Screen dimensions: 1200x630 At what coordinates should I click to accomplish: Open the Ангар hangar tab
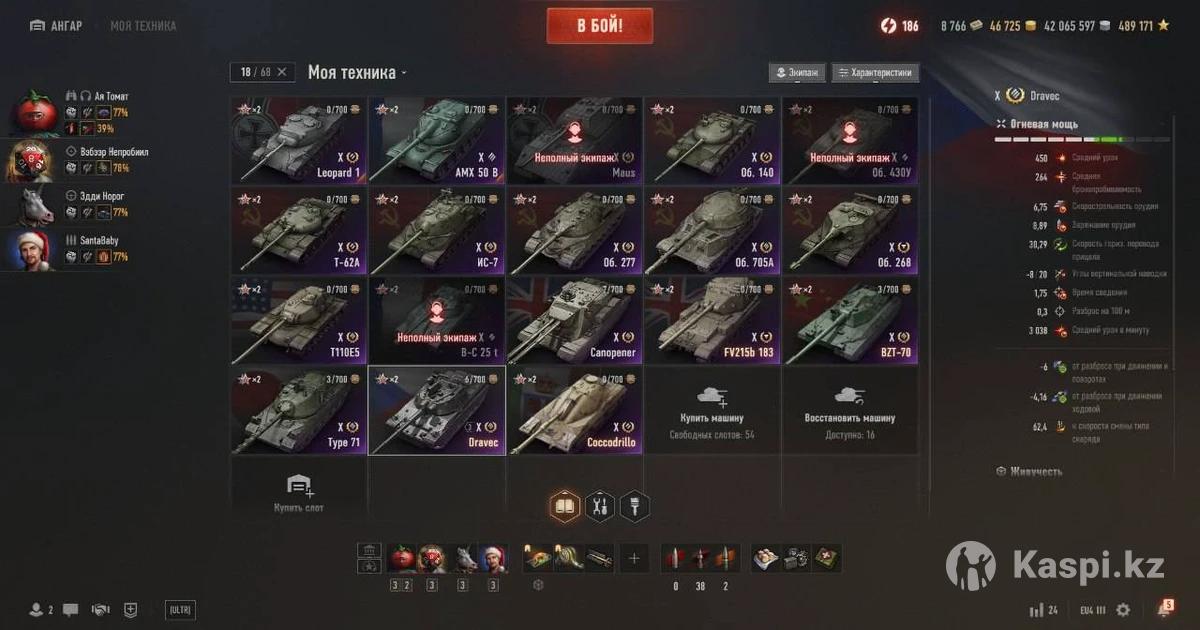[x=57, y=26]
